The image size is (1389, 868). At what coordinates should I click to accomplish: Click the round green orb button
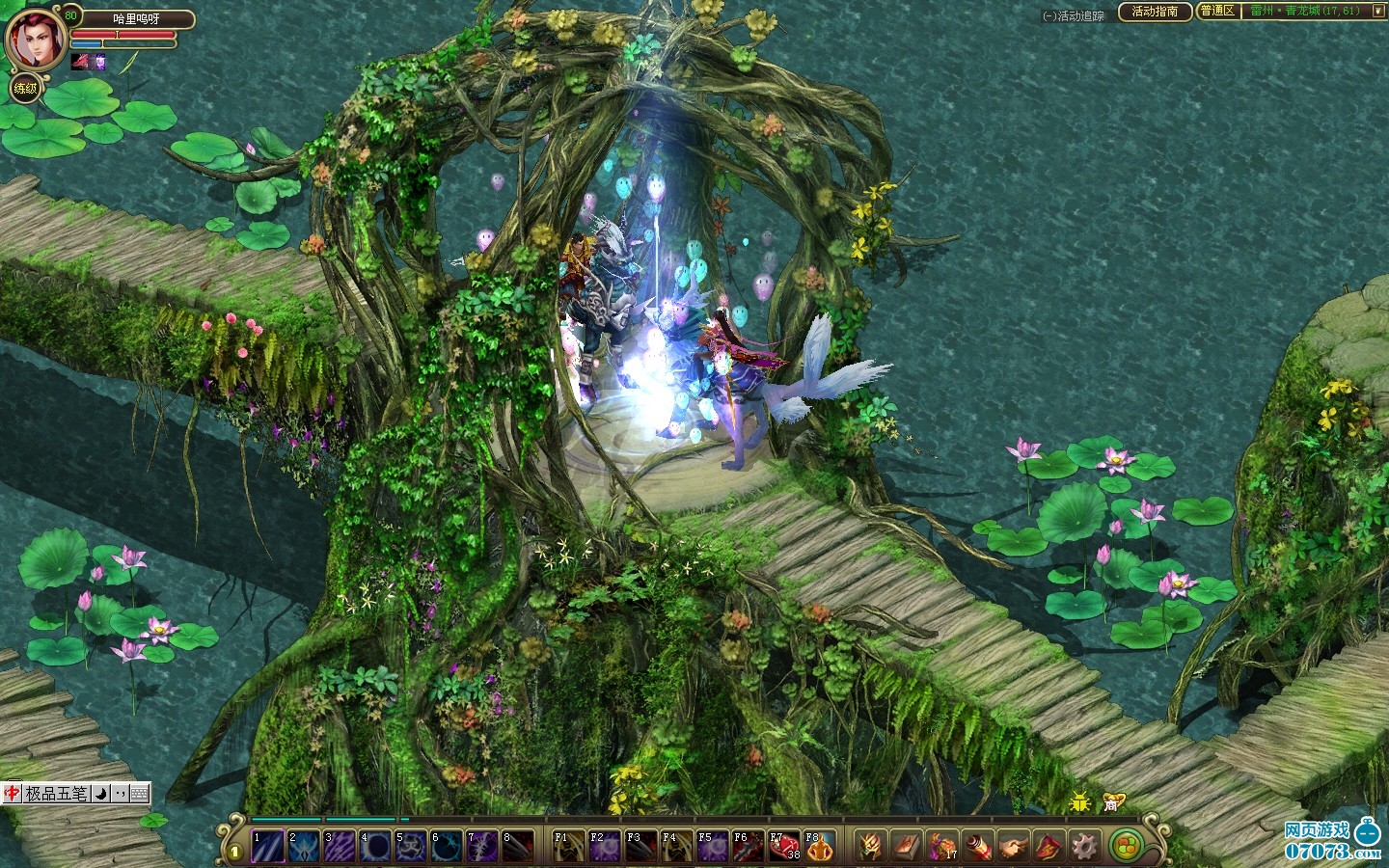[x=1124, y=847]
